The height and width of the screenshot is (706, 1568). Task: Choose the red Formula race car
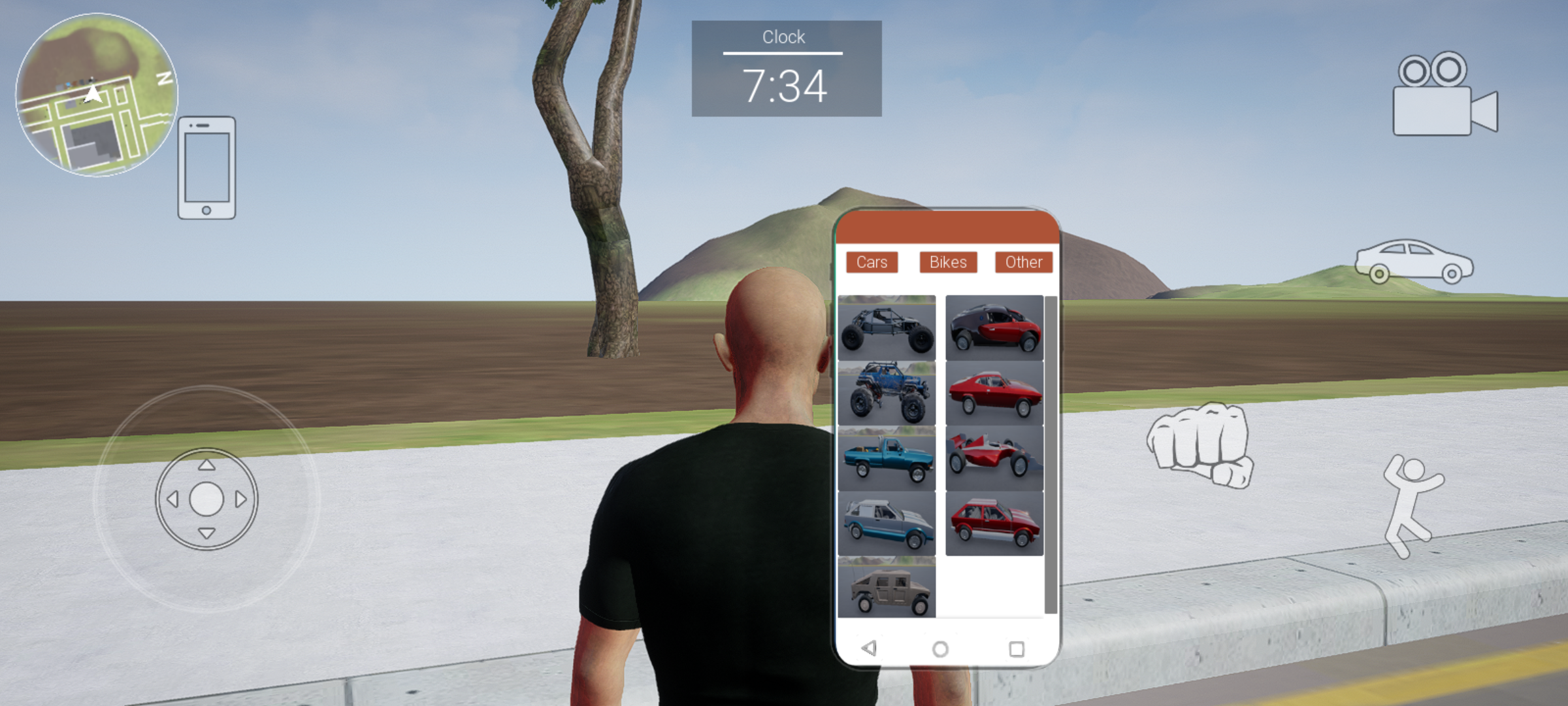(994, 458)
